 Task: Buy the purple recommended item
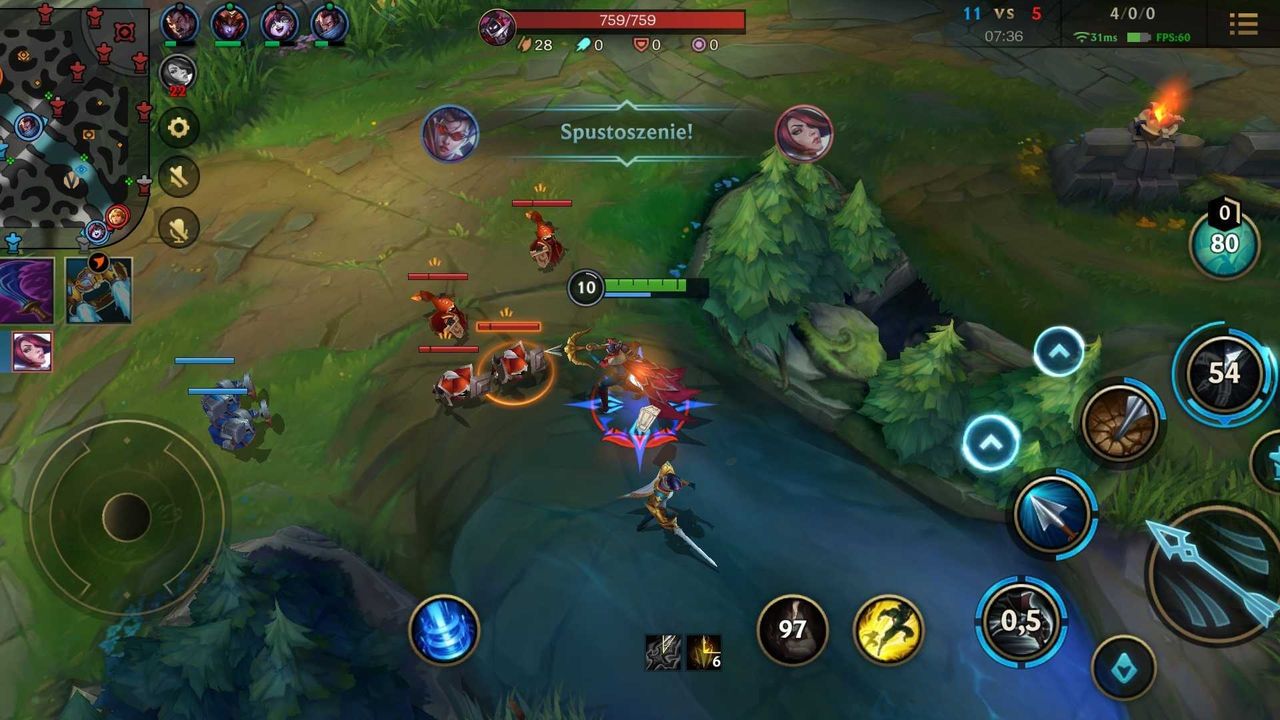(x=27, y=290)
